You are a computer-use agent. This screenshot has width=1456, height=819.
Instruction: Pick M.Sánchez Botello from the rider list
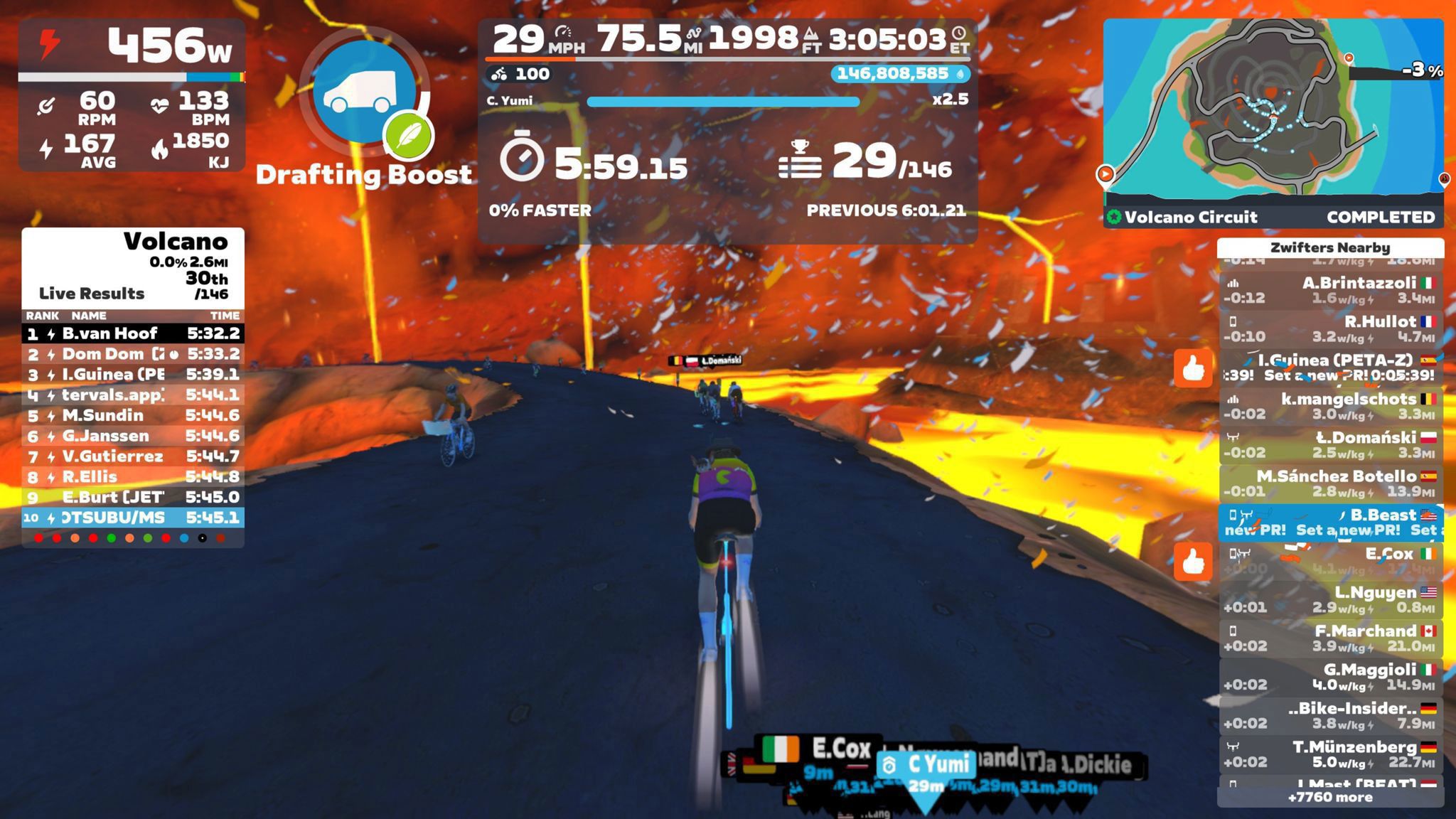pos(1330,483)
